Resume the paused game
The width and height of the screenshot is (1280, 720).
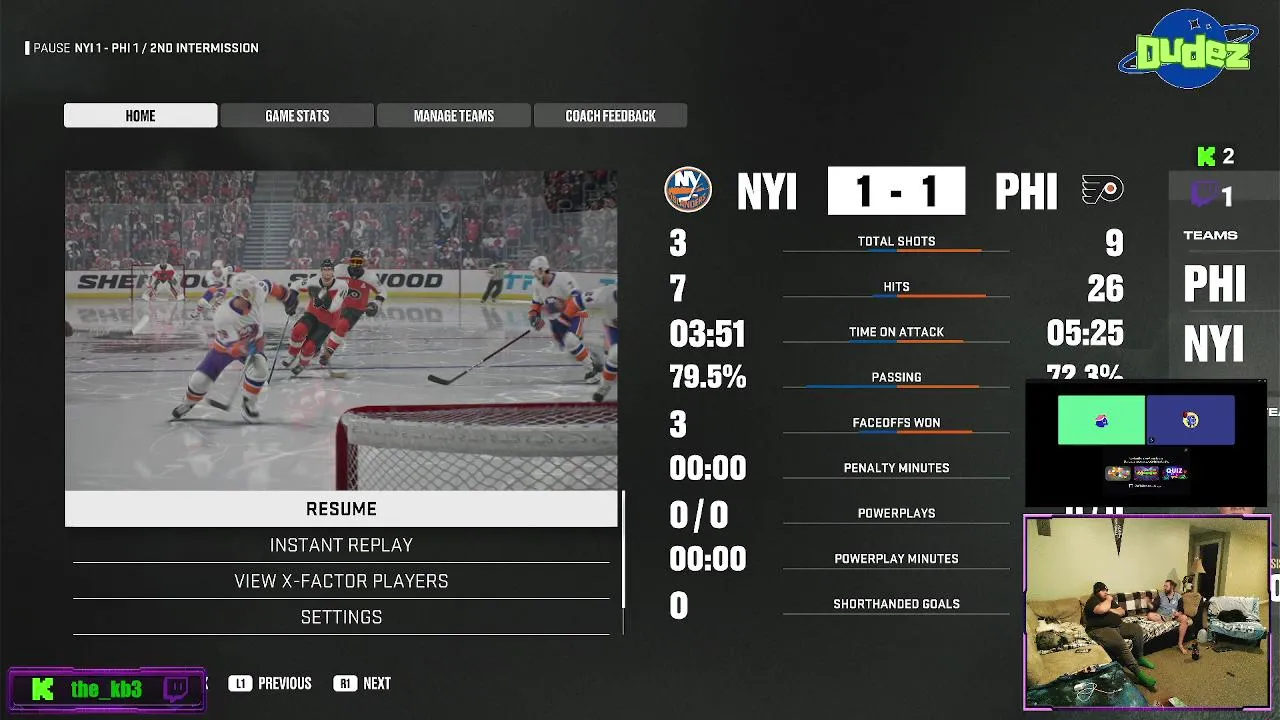(x=341, y=509)
